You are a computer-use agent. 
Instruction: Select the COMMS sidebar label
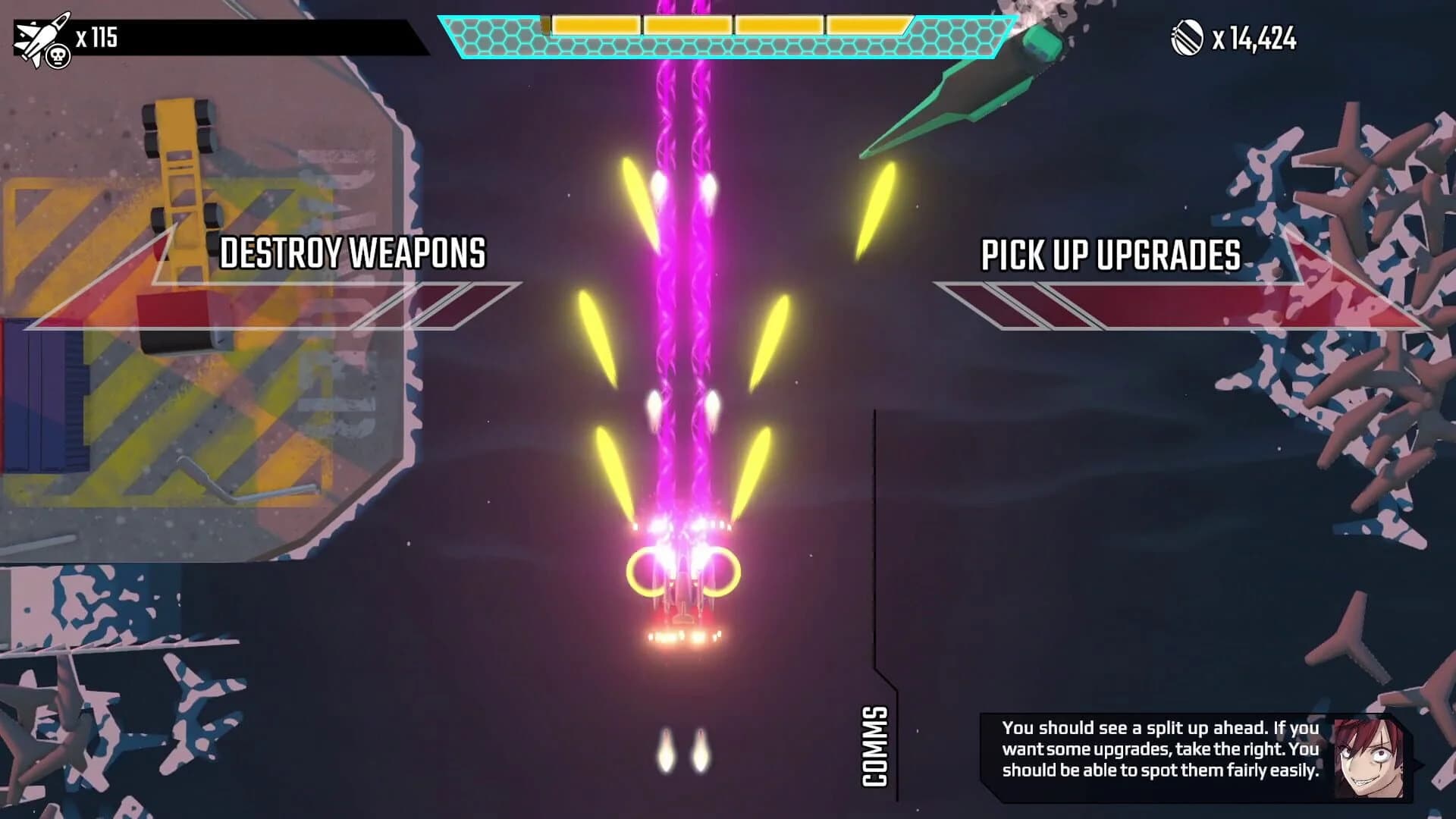click(x=876, y=747)
